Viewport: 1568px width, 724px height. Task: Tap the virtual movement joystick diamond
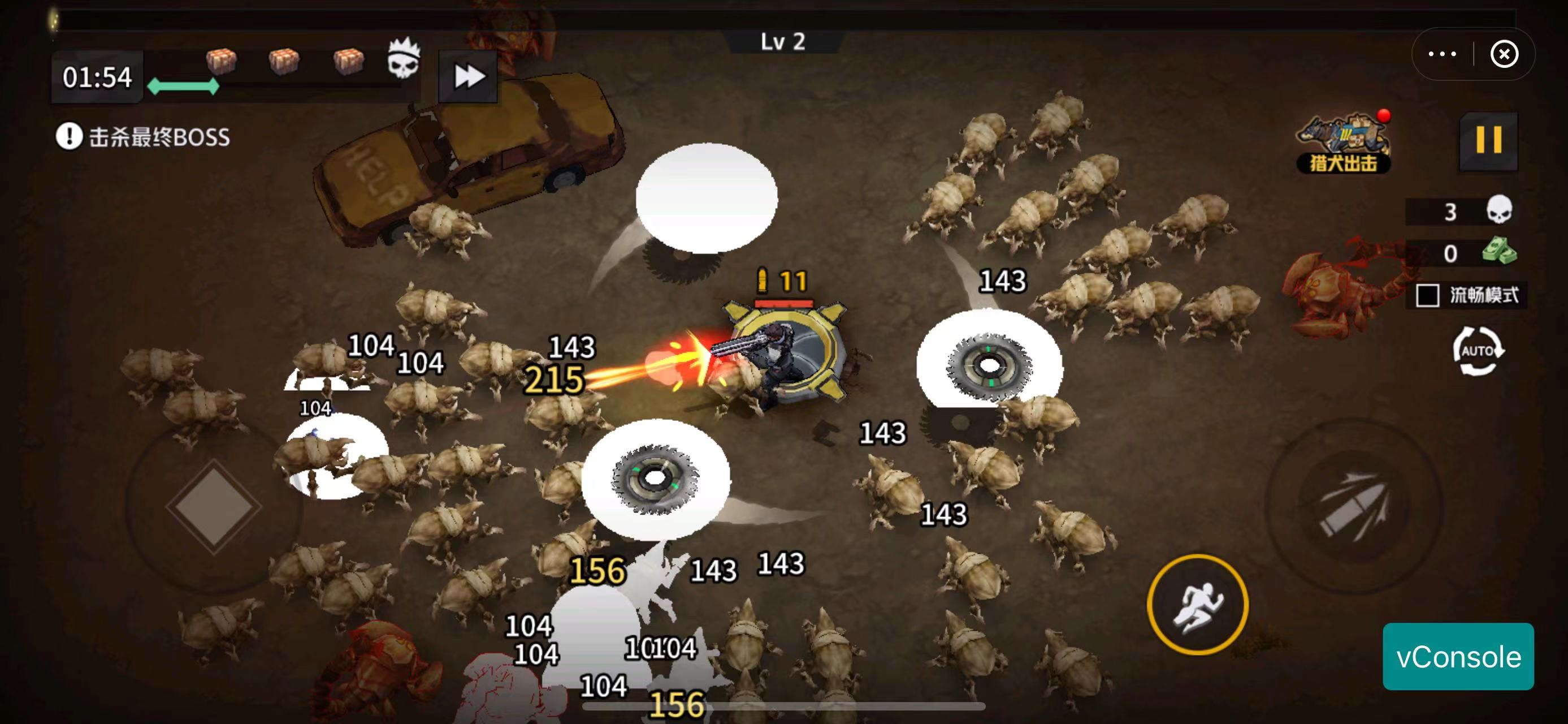pyautogui.click(x=214, y=506)
